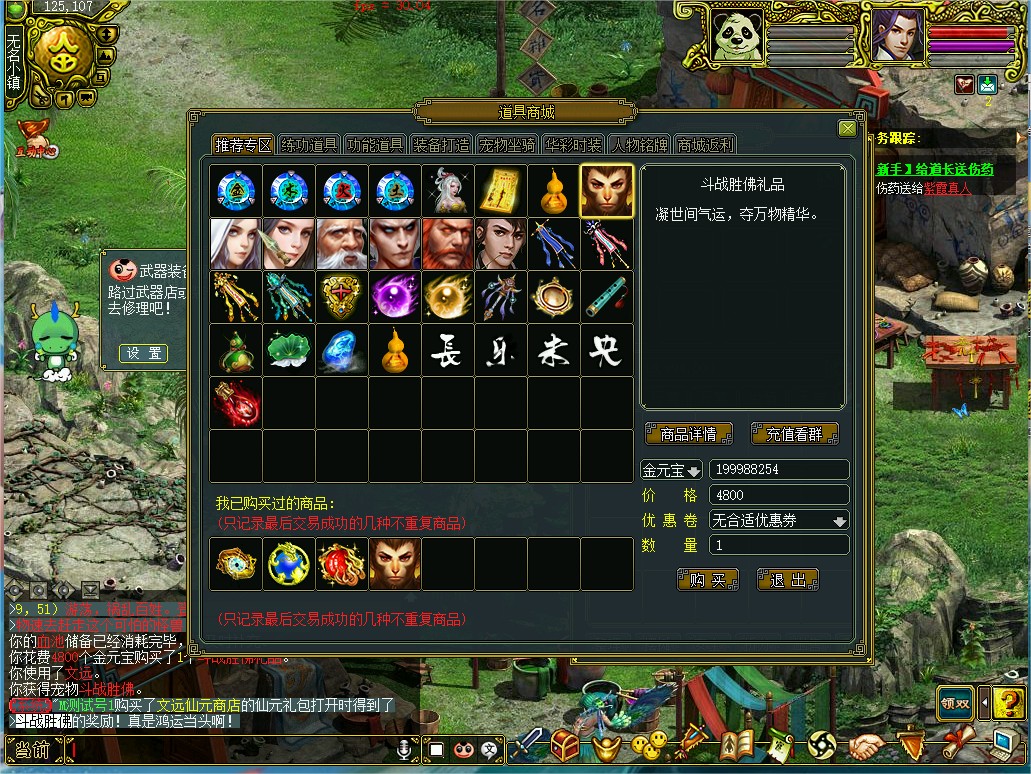
Task: Select the highlighted monkey king gift item
Action: pyautogui.click(x=606, y=191)
